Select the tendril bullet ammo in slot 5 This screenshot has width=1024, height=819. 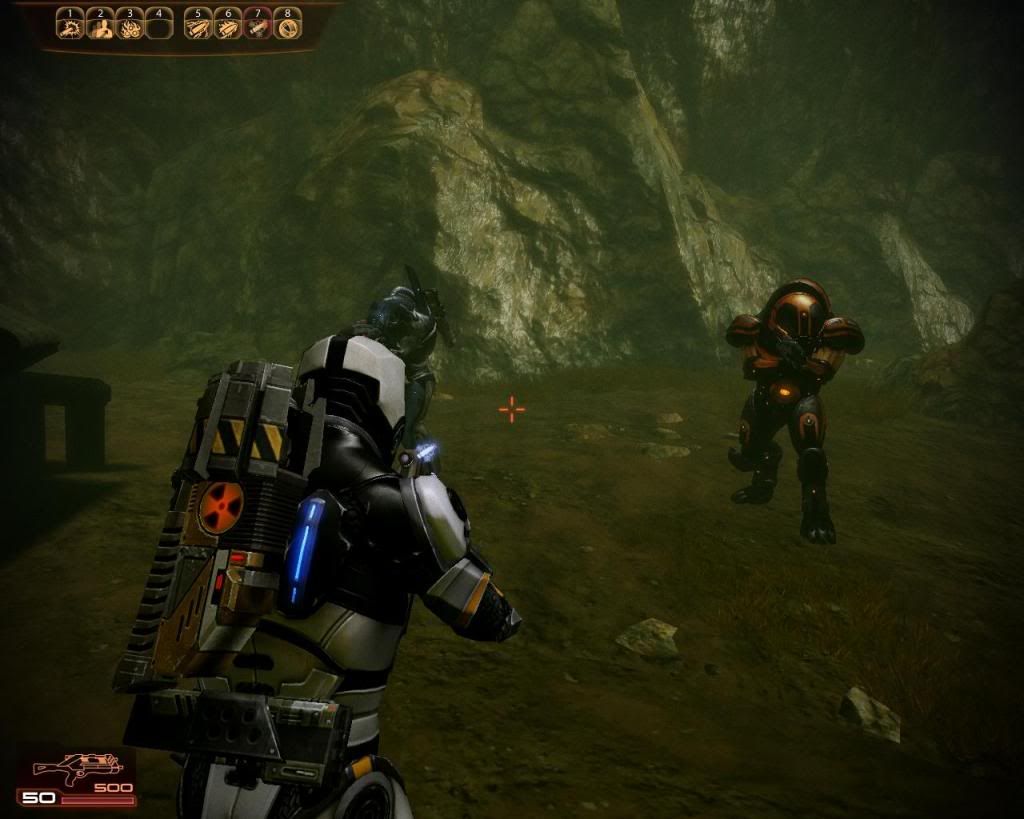point(199,27)
